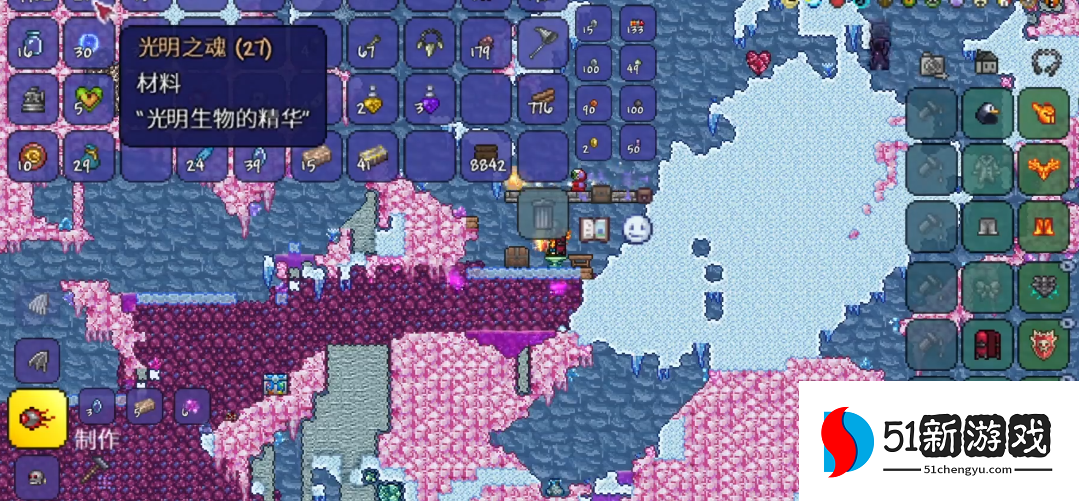Choose the mechanical skull crafting recipe
Screen dimensions: 1079x501
coord(37,475)
